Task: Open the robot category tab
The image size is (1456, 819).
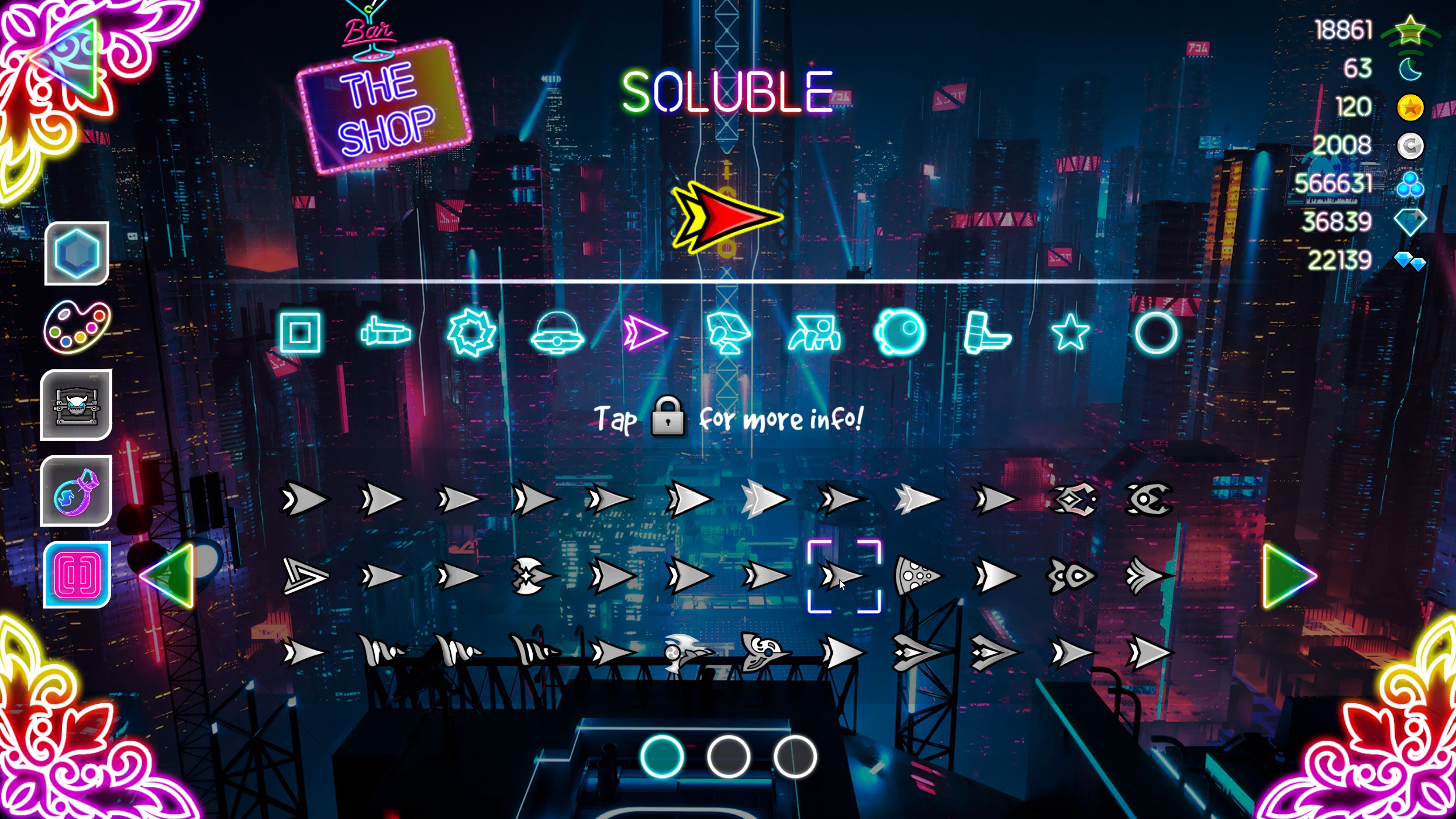Action: coord(728,333)
